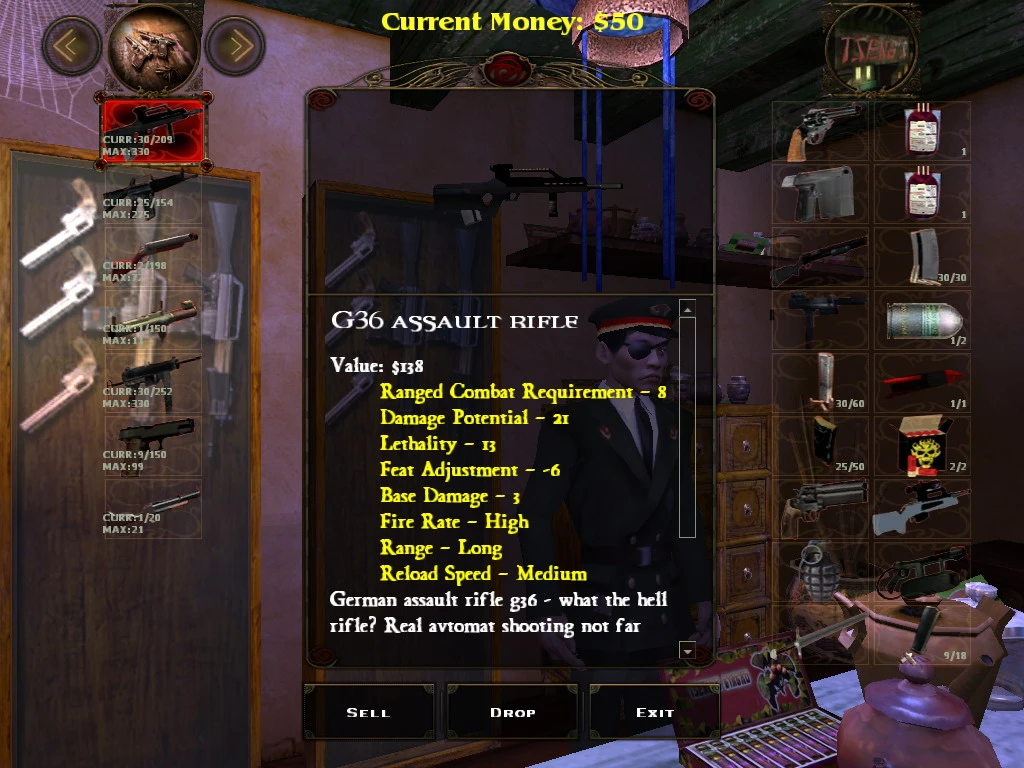Screen dimensions: 1024x768
Task: Choose the top blood pack in shop
Action: 922,130
